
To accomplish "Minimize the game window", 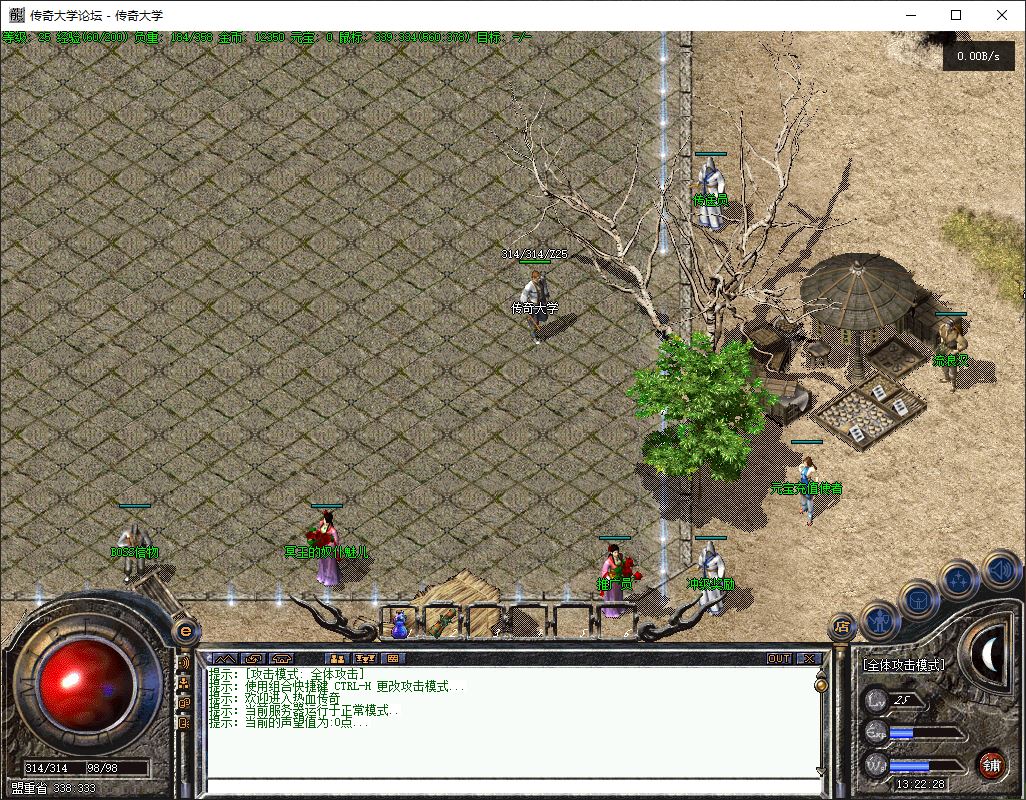I will tap(910, 15).
